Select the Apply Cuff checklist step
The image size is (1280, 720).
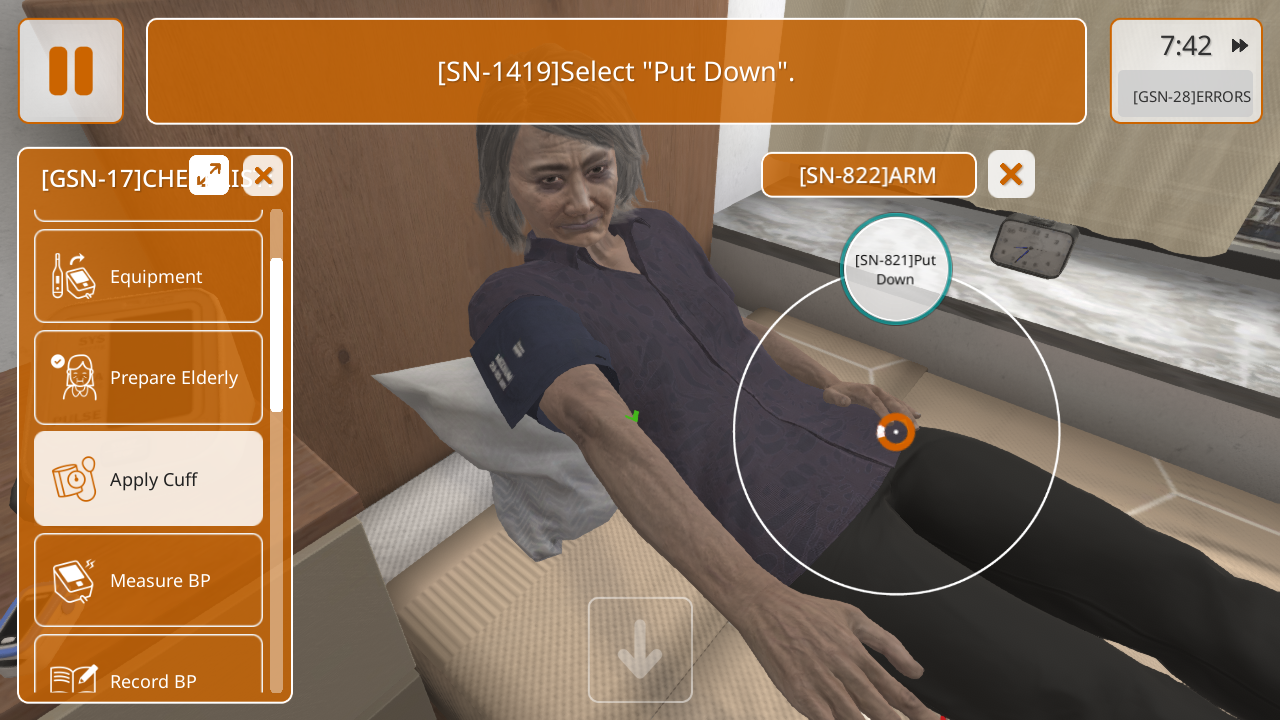(x=148, y=479)
